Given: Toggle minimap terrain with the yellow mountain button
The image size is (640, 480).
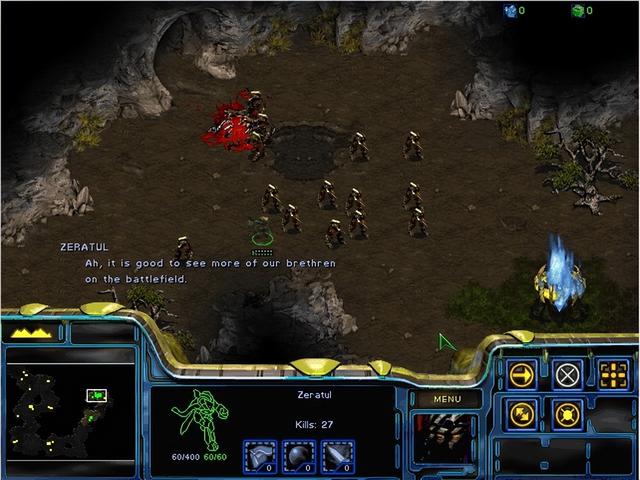Looking at the screenshot, I should pos(34,332).
